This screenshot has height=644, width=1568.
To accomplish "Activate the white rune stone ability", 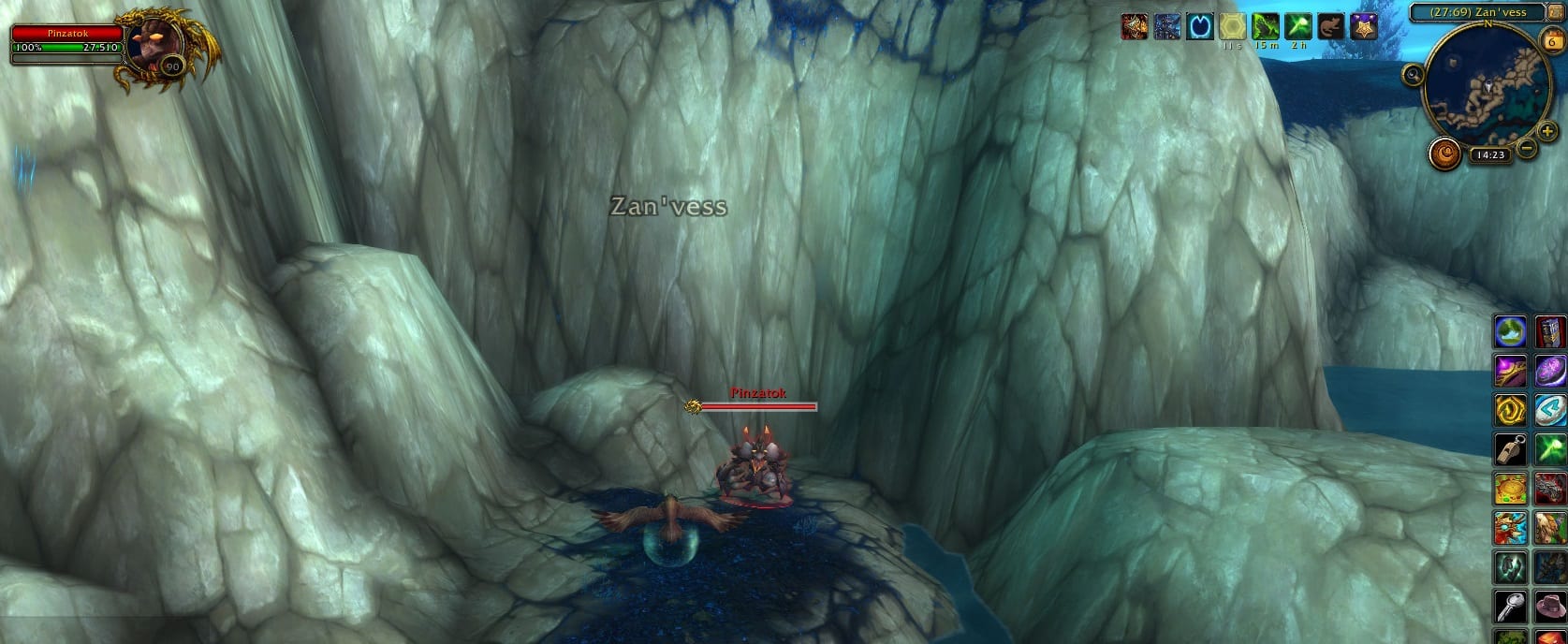I will tap(1550, 410).
